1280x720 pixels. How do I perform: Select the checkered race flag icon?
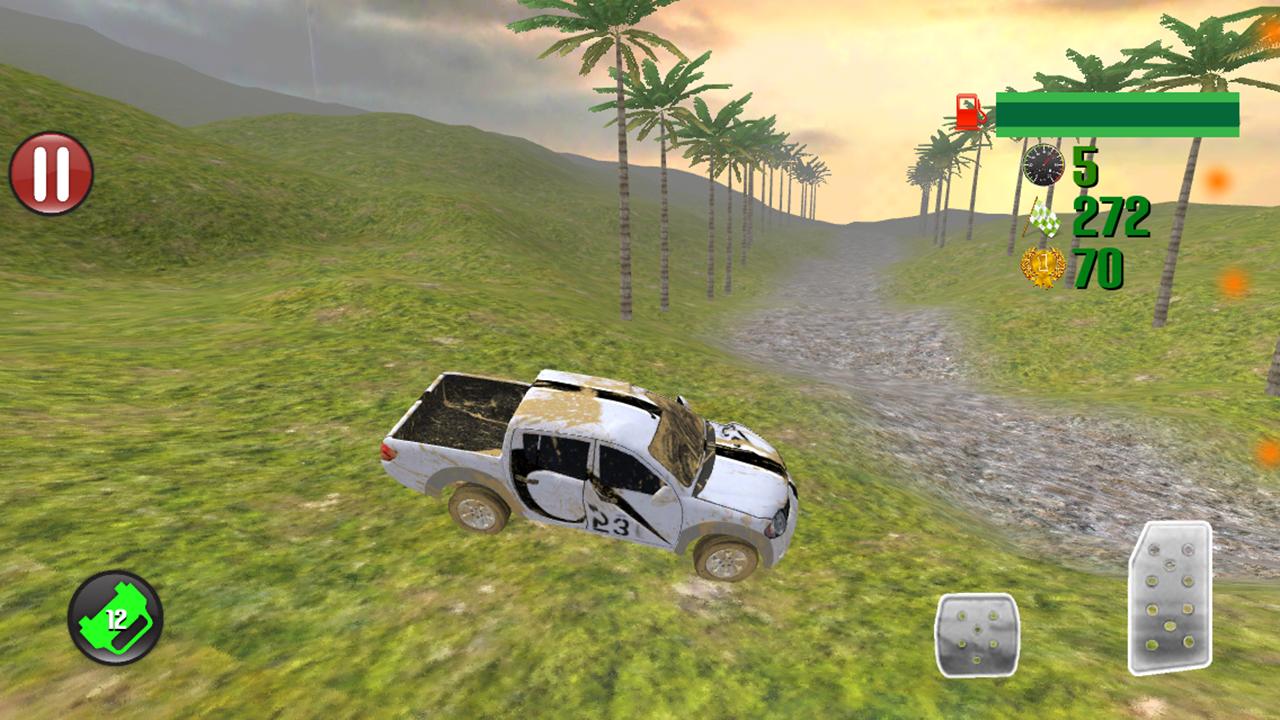(1045, 222)
